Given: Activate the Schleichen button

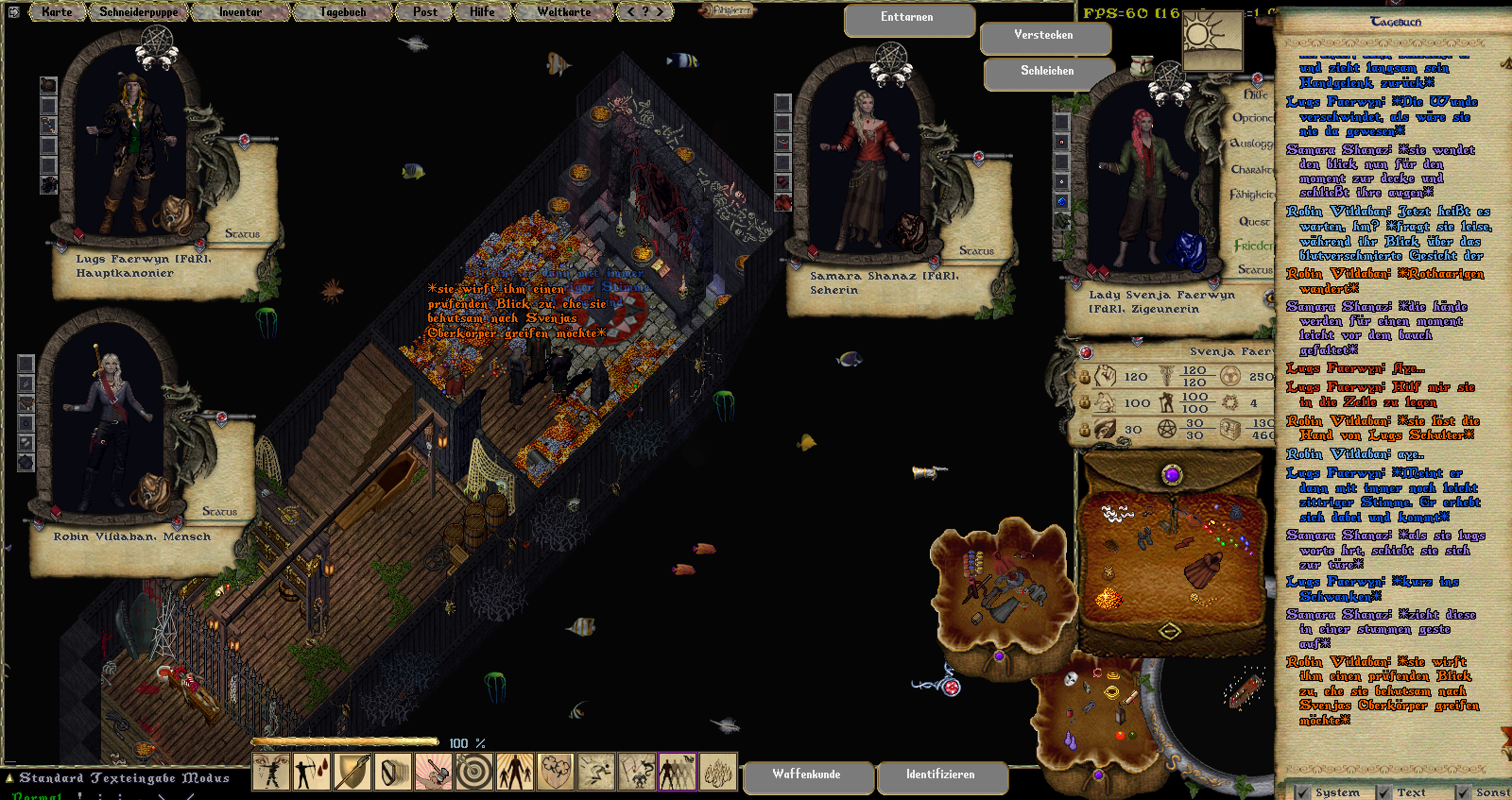Looking at the screenshot, I should point(1047,72).
